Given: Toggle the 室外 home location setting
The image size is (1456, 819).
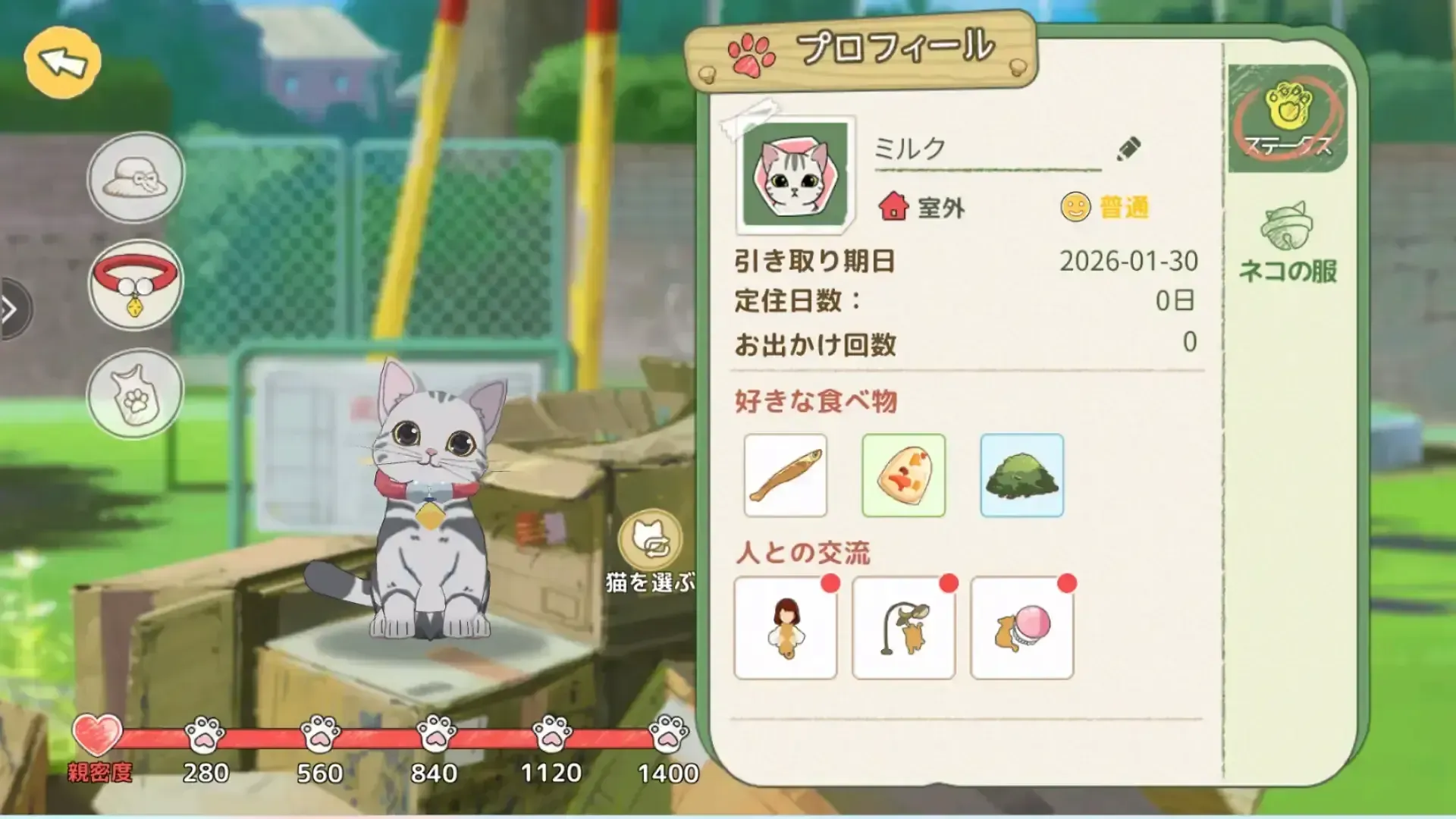Looking at the screenshot, I should [x=920, y=209].
